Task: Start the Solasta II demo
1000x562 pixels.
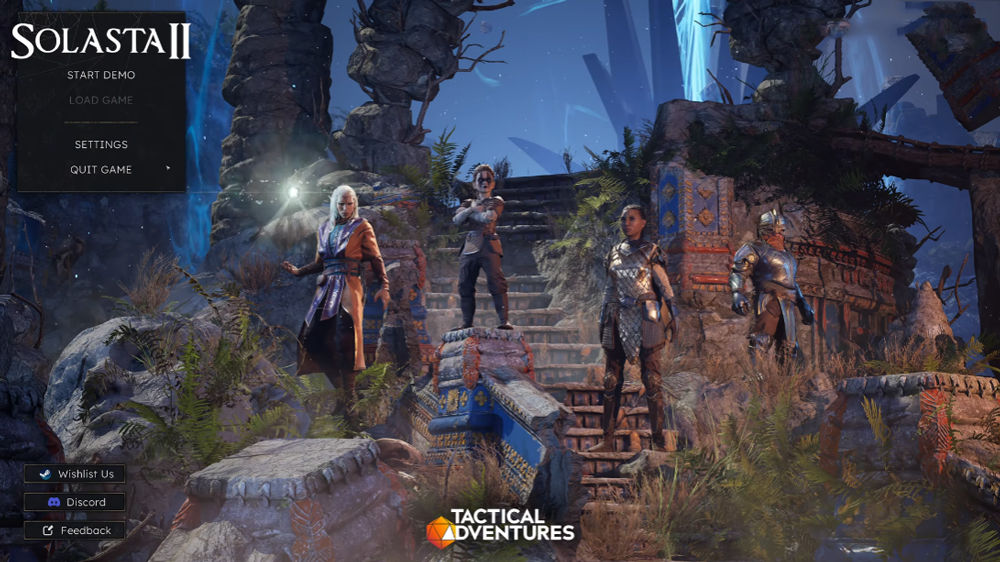Action: 101,75
